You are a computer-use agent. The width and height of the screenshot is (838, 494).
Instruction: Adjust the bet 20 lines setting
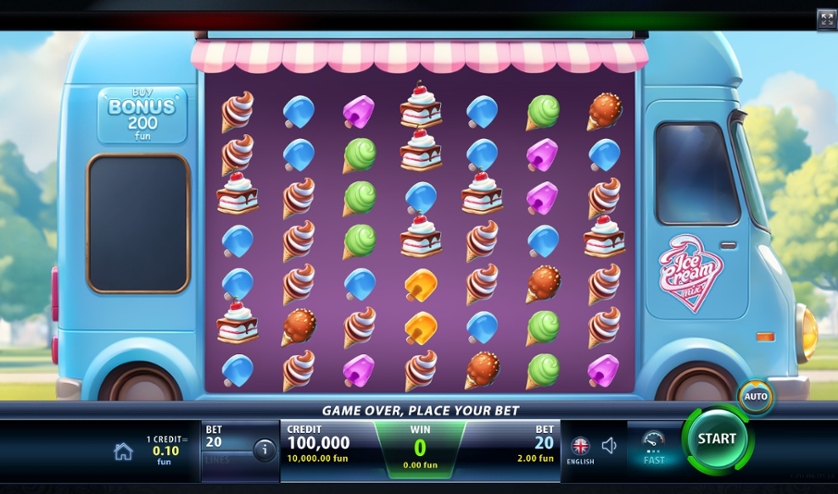coord(223,442)
